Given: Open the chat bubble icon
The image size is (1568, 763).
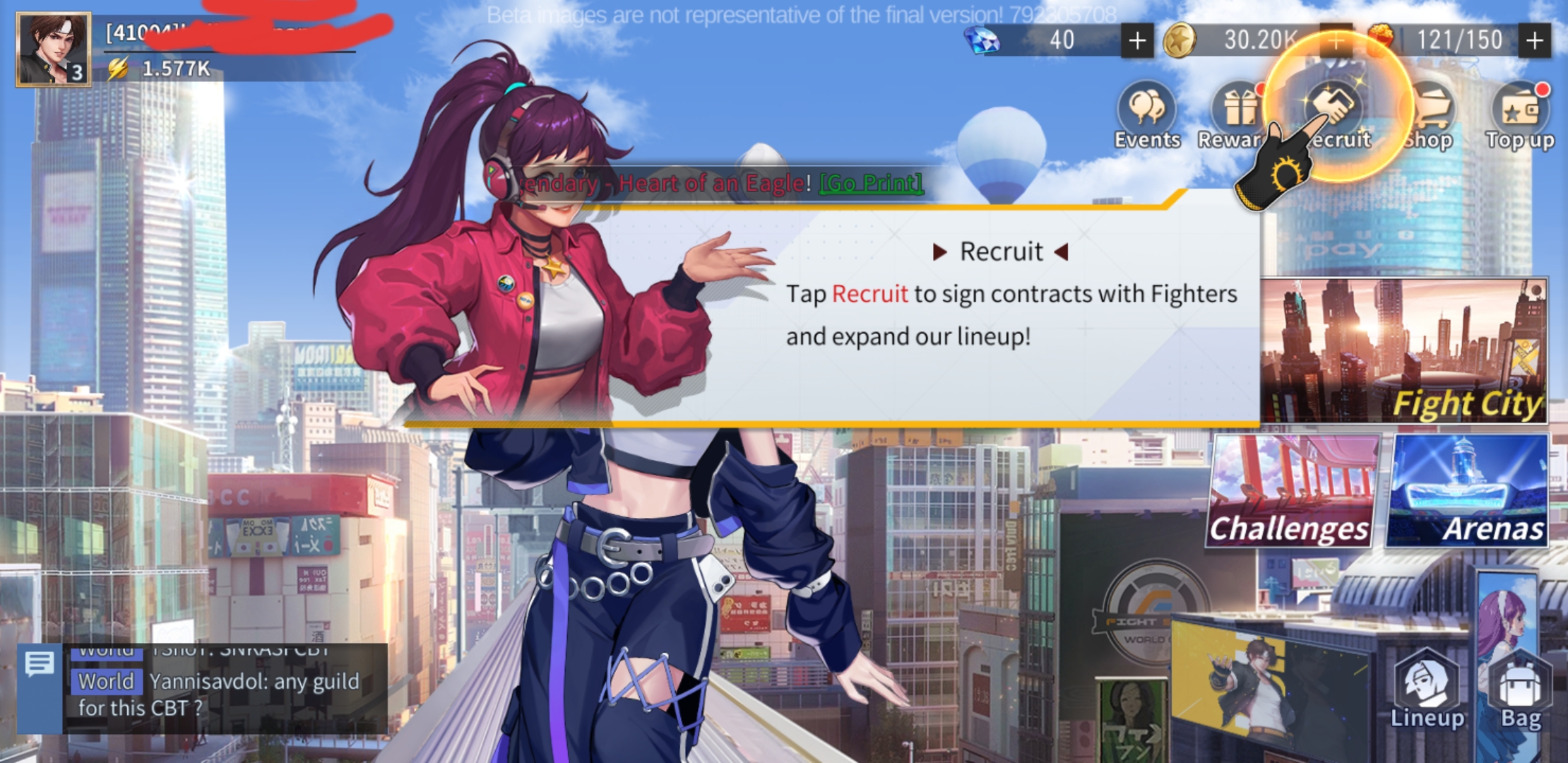Looking at the screenshot, I should [x=40, y=664].
